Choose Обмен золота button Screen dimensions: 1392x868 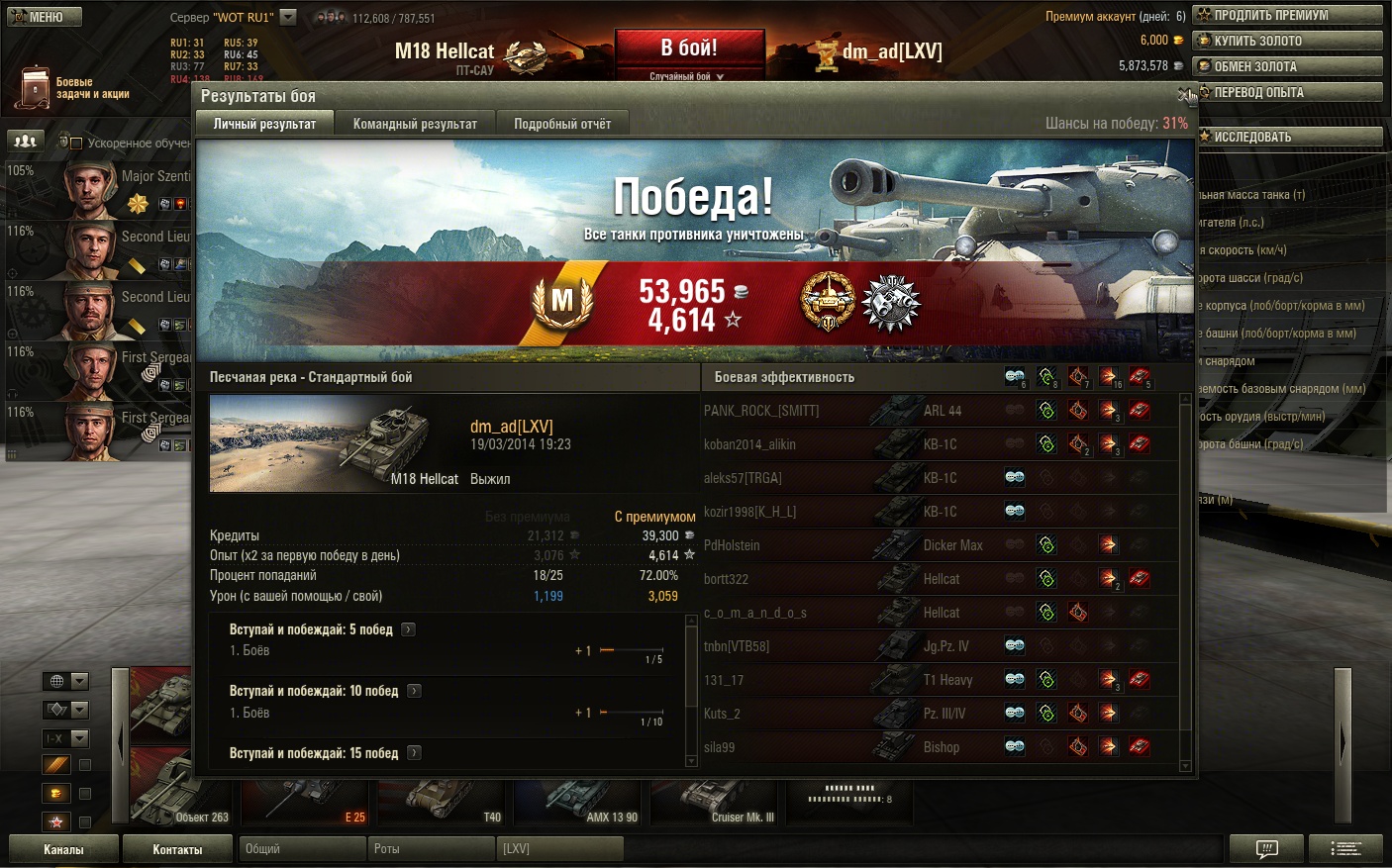(x=1287, y=66)
